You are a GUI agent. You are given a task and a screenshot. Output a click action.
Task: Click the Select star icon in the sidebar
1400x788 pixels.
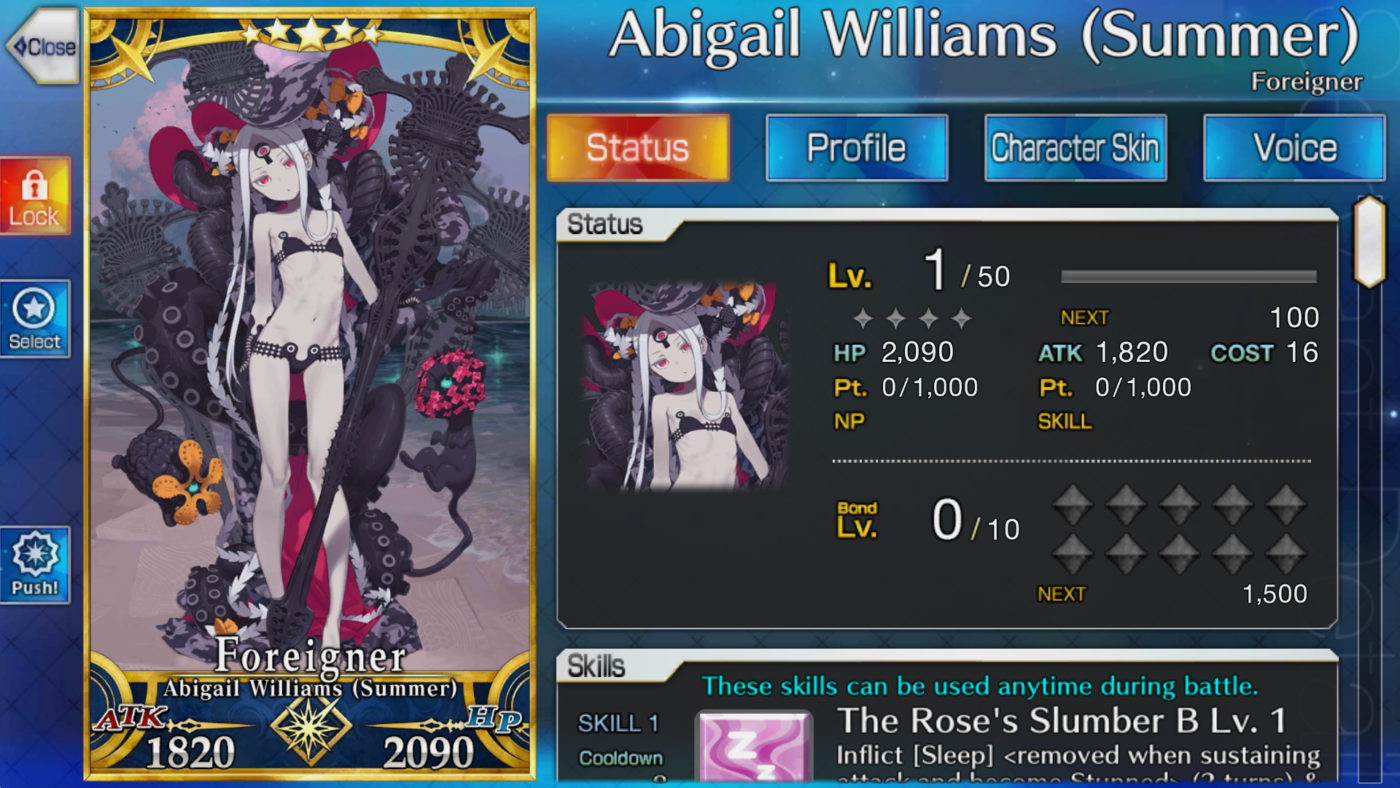(35, 318)
